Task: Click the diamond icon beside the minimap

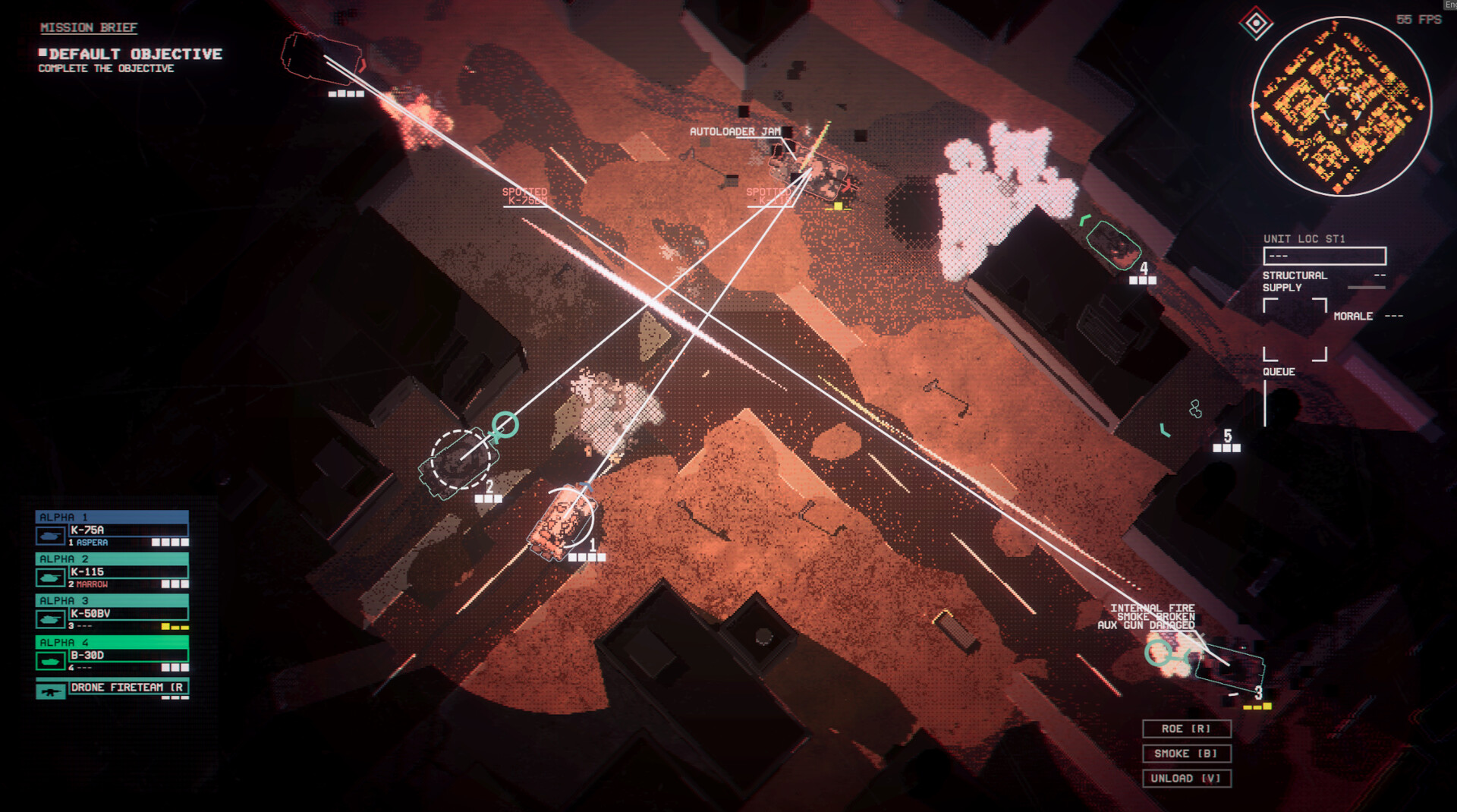Action: (x=1256, y=24)
